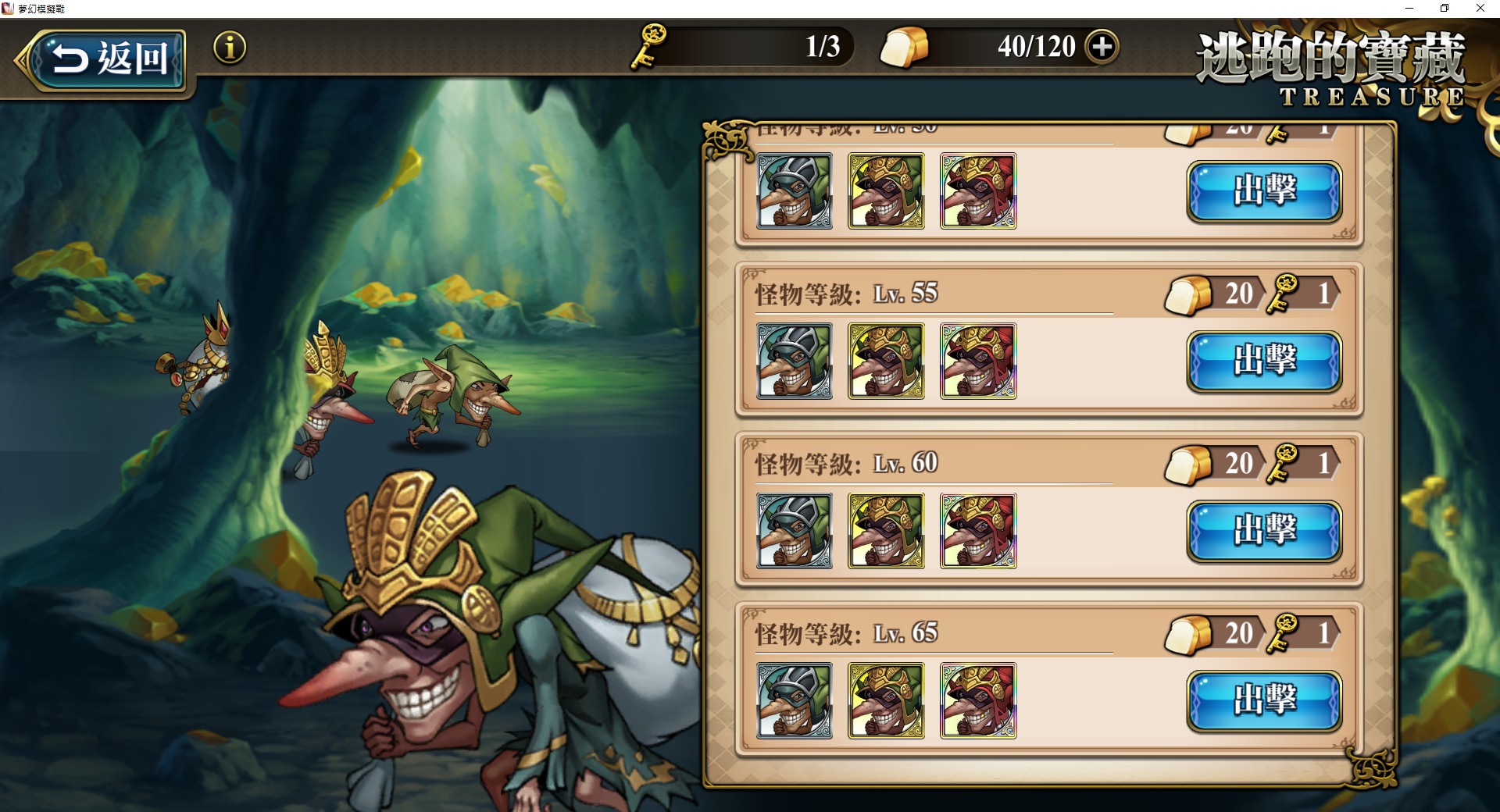Launch the 出擊 attack for Lv.55
Image resolution: width=1500 pixels, height=812 pixels.
[x=1265, y=361]
